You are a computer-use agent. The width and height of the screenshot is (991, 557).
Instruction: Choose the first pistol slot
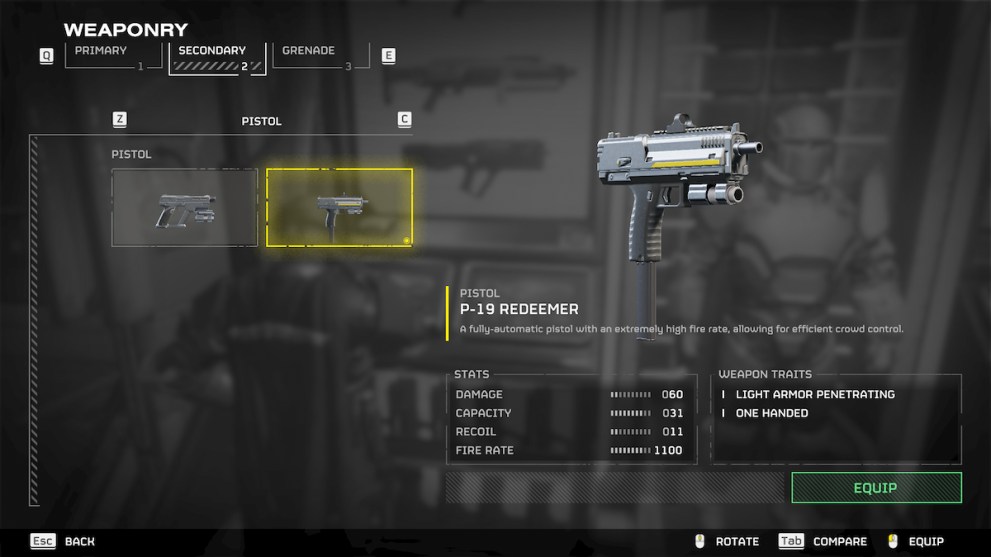(x=184, y=207)
